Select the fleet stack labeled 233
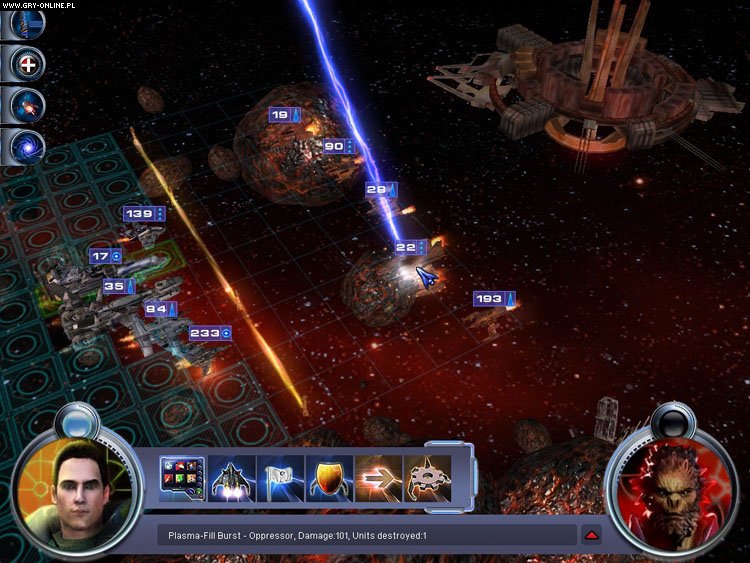This screenshot has width=750, height=563. 210,333
